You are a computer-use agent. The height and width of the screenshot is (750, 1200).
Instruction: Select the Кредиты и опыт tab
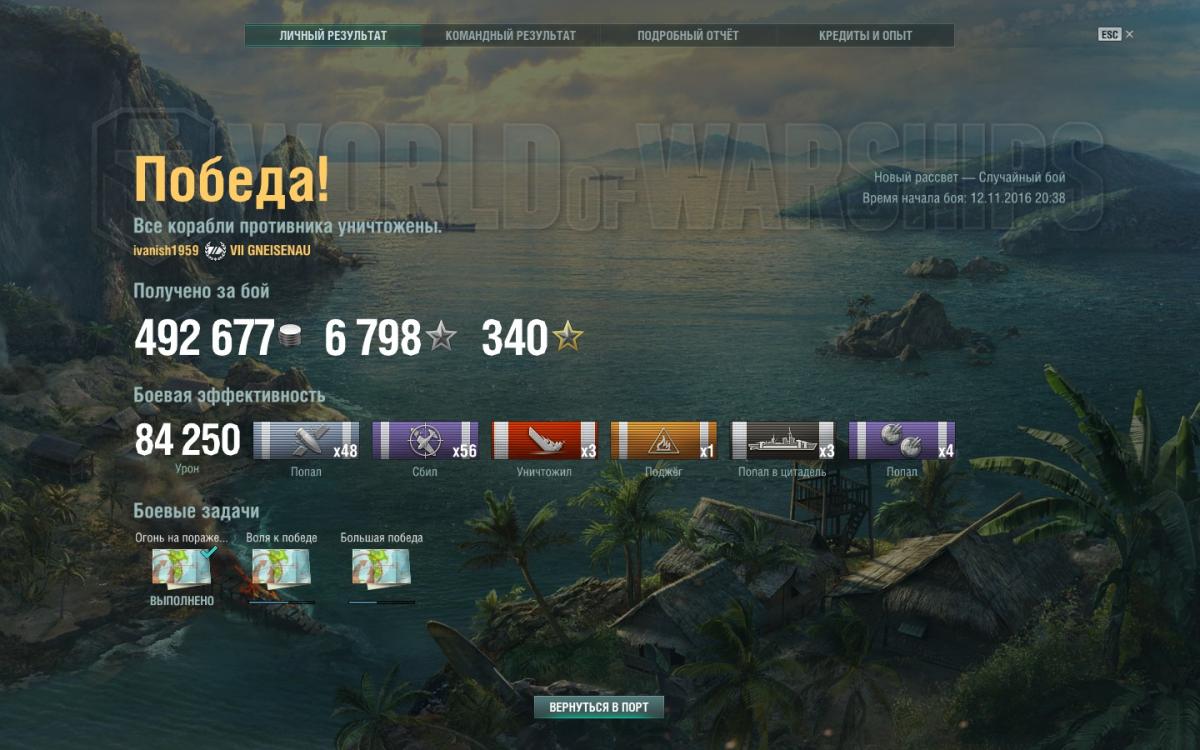pyautogui.click(x=865, y=36)
